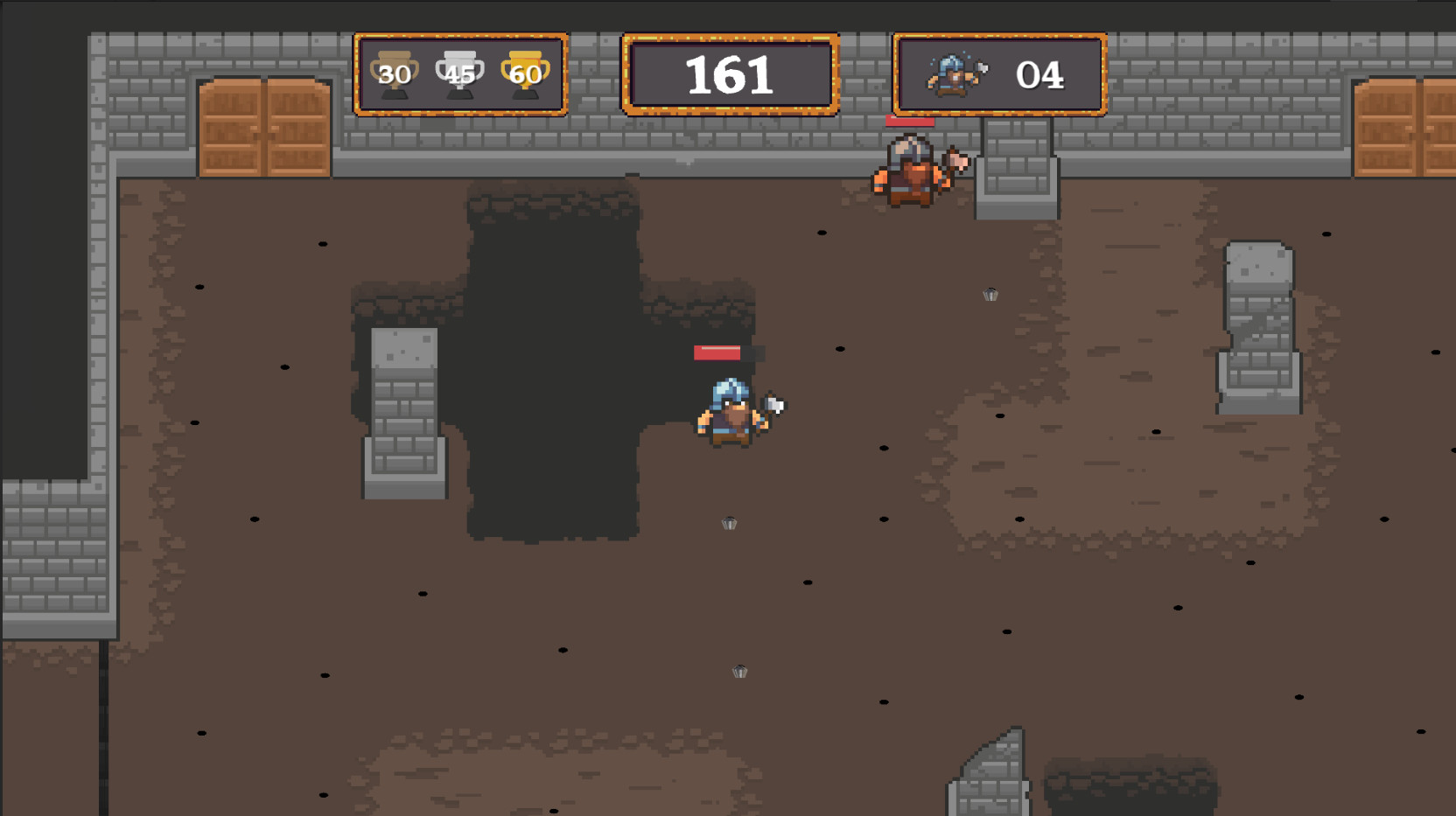
Task: Click the rock pickup near the right pillar
Action: [991, 295]
